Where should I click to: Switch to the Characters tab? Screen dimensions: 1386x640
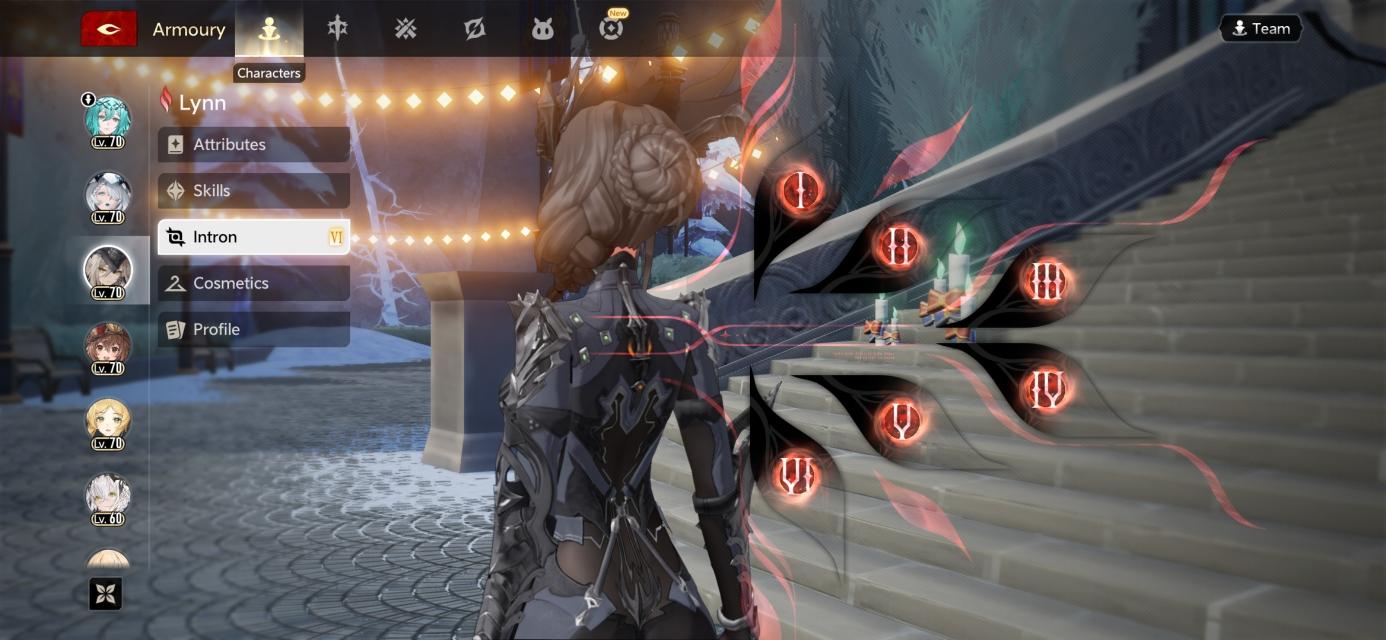click(x=268, y=29)
